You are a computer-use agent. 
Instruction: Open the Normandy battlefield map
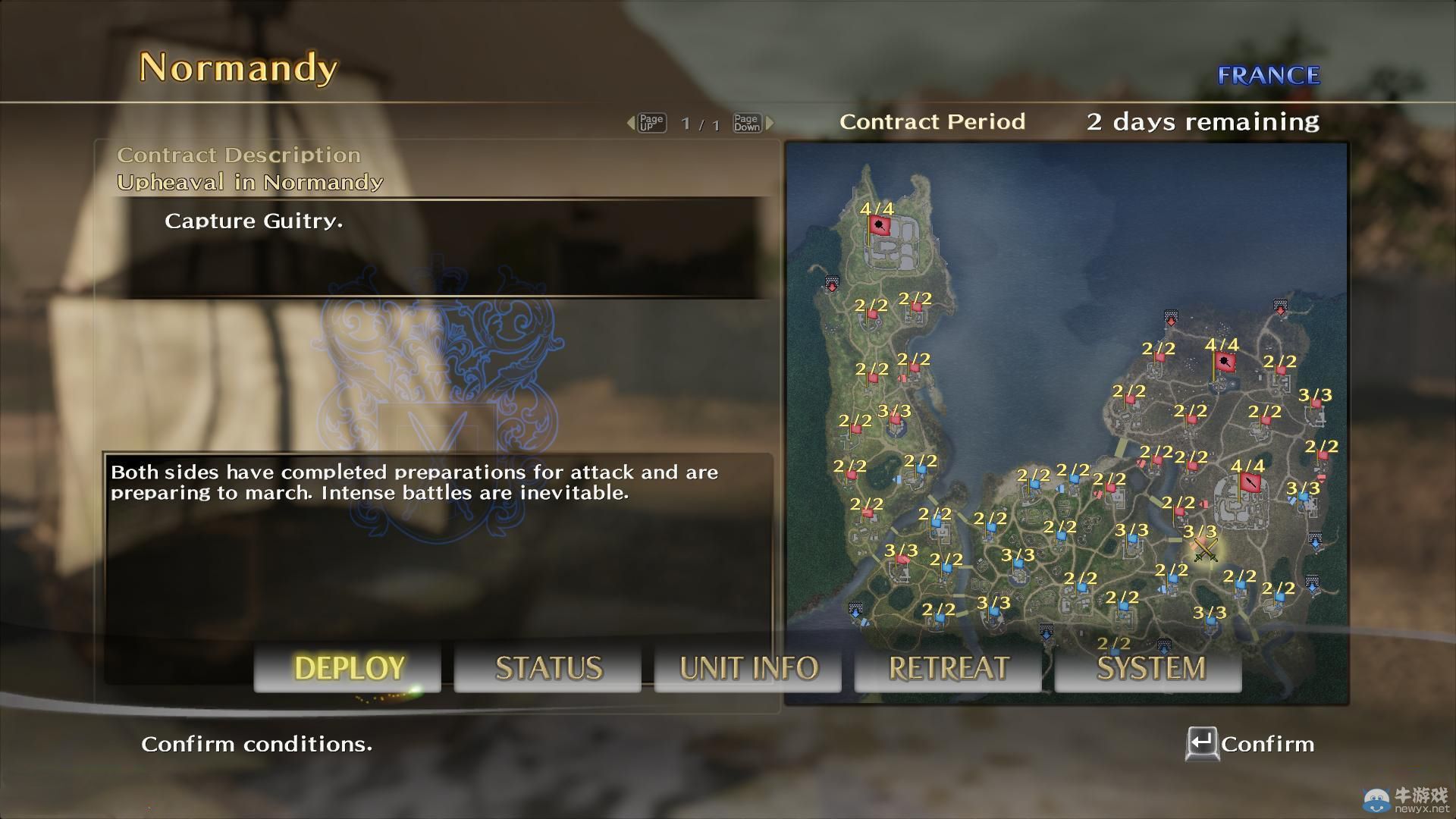pos(1066,423)
